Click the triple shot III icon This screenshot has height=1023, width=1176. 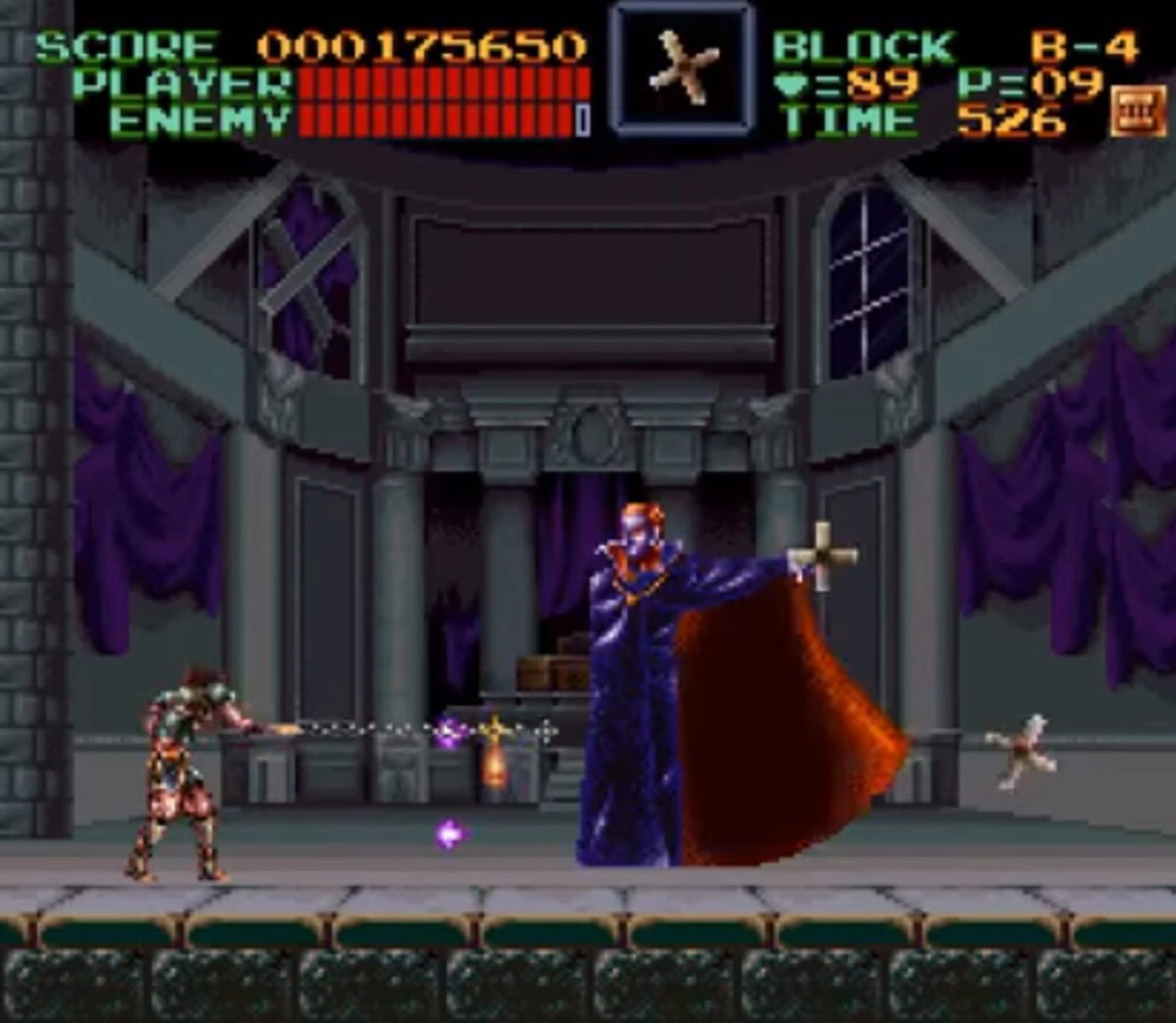pyautogui.click(x=1137, y=111)
